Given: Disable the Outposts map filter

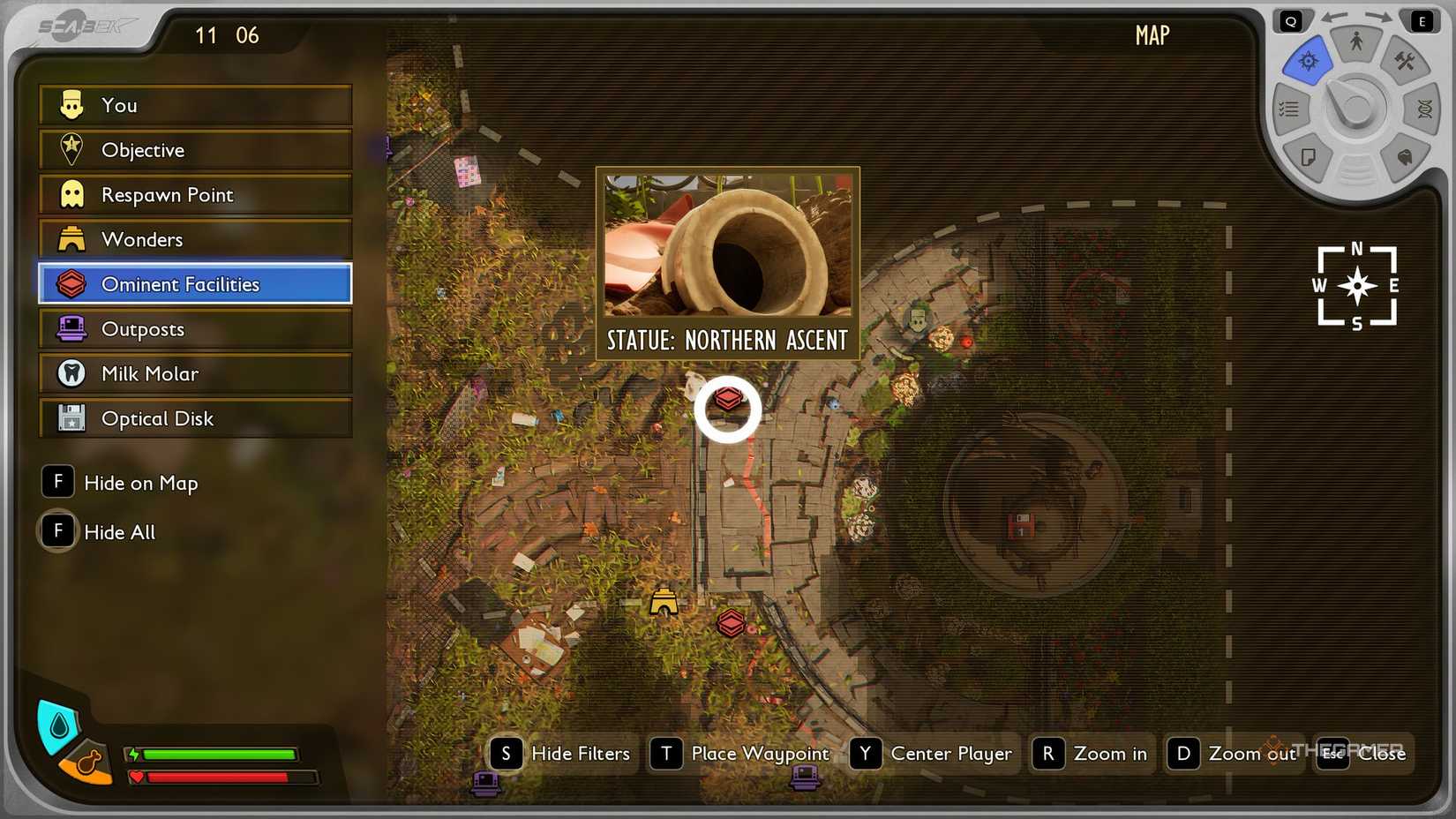Looking at the screenshot, I should click(x=144, y=328).
